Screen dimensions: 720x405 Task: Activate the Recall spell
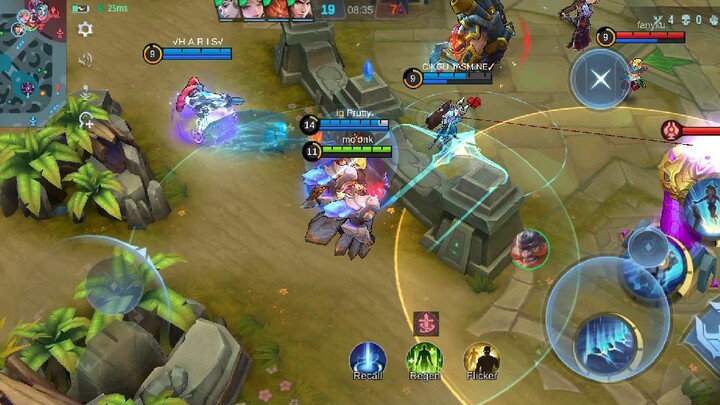pos(367,358)
